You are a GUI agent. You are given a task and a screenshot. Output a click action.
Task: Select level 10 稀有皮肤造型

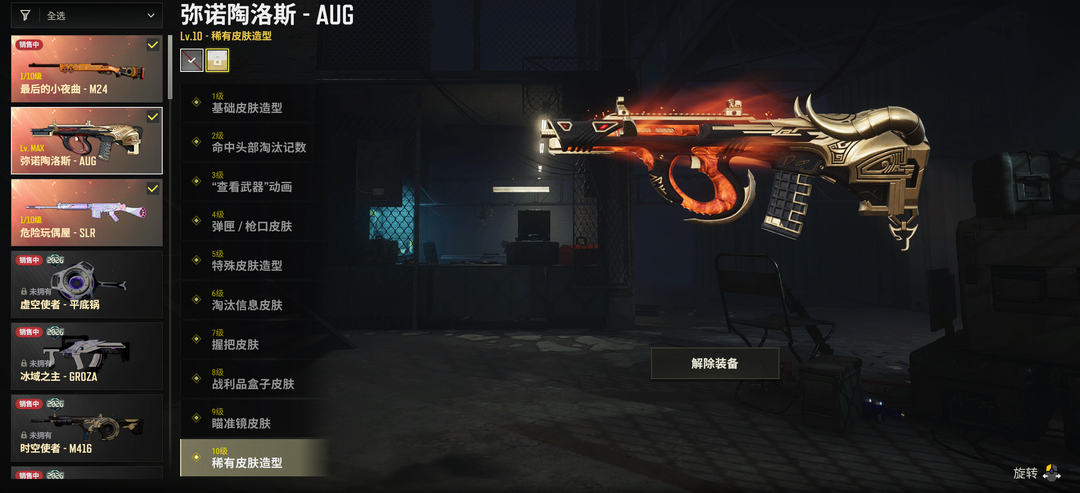[254, 459]
